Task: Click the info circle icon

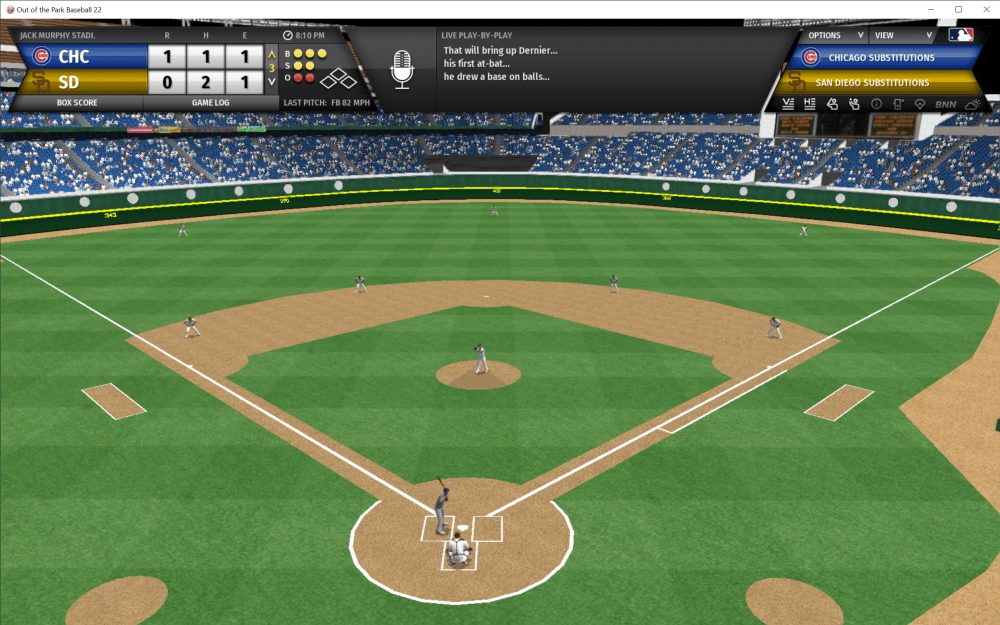Action: click(876, 104)
